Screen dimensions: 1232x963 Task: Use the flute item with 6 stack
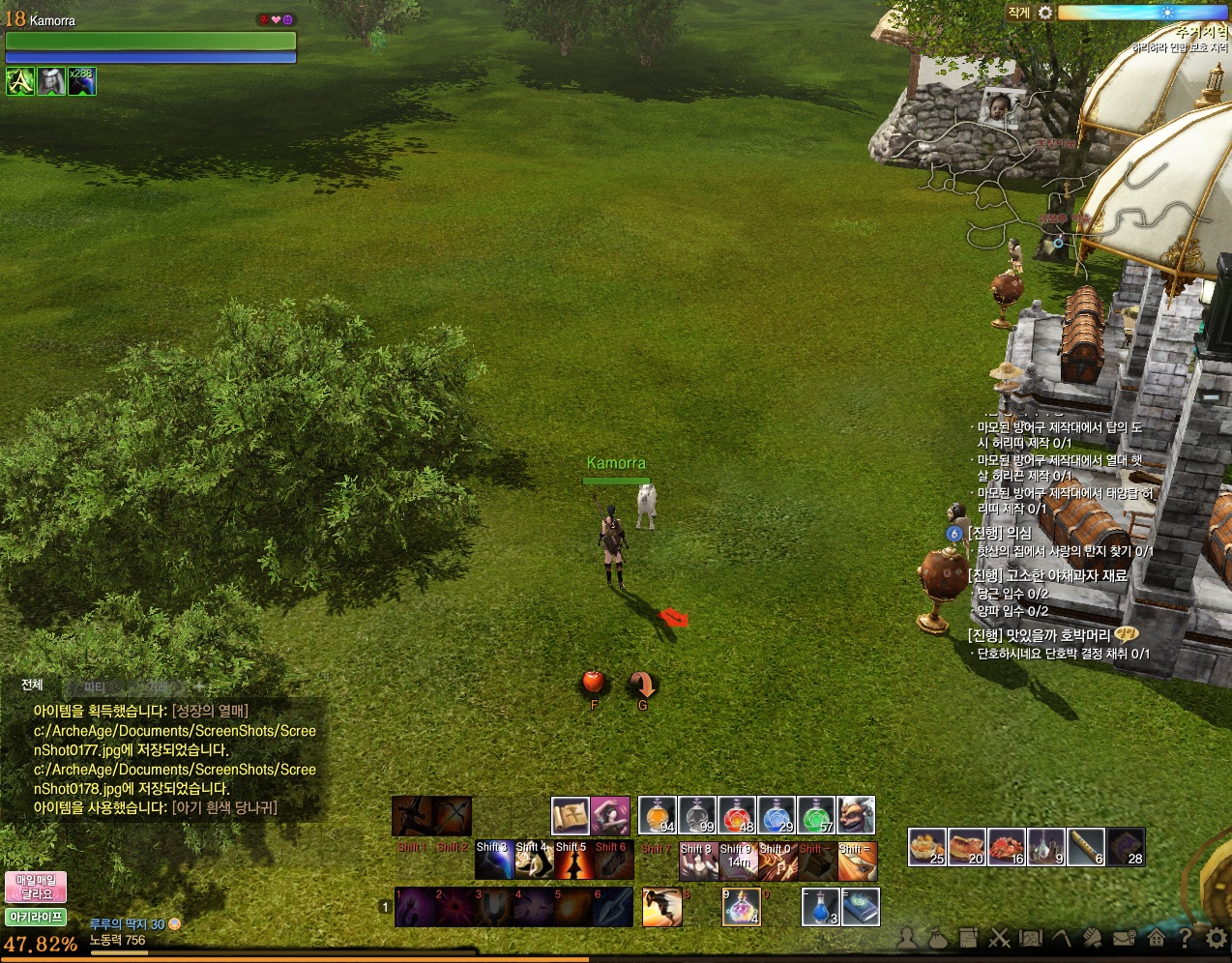click(1086, 846)
